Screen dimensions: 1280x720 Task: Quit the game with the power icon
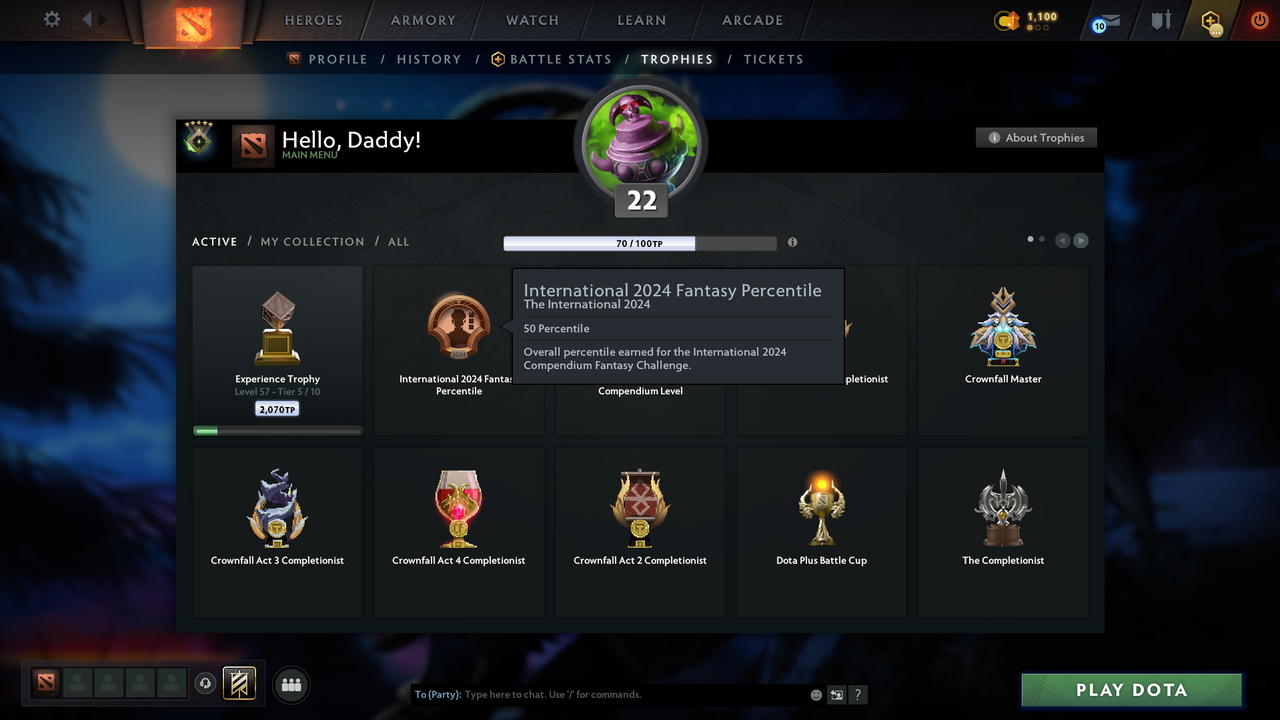(1259, 20)
